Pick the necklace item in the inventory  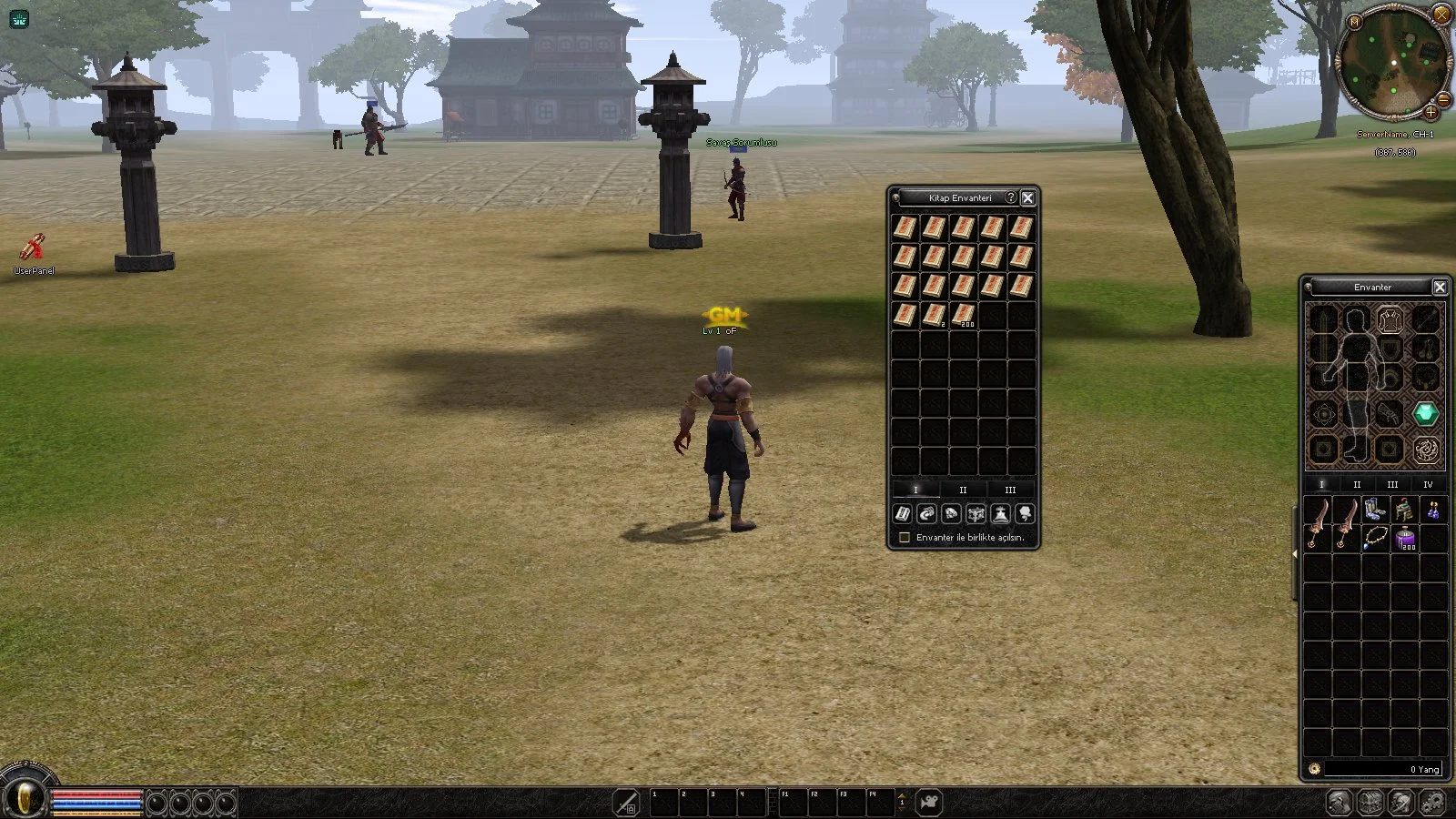click(x=1375, y=538)
